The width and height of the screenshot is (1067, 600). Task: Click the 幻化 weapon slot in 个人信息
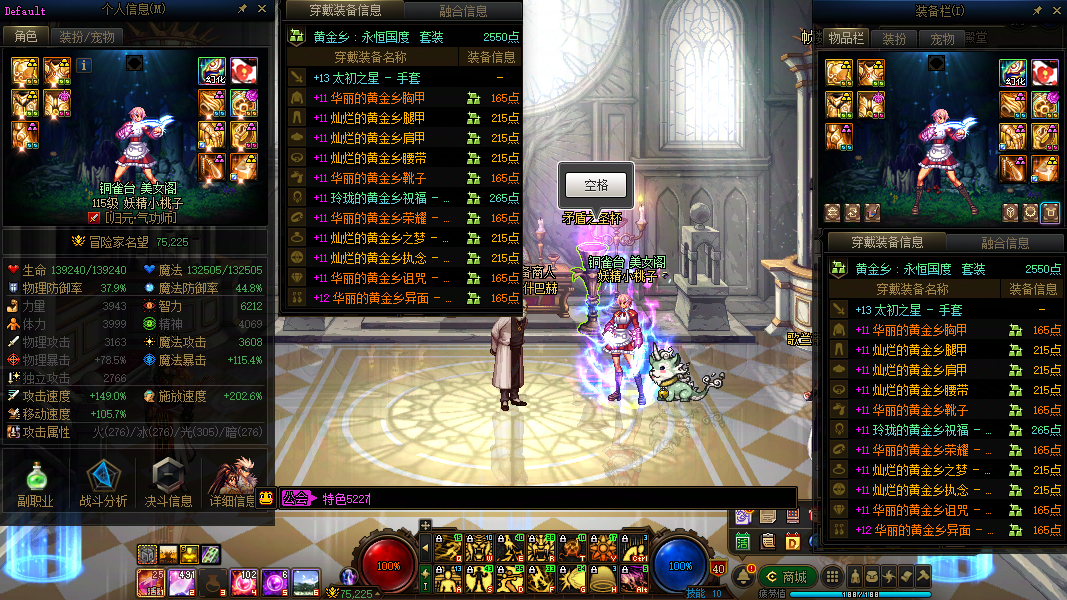tap(213, 71)
